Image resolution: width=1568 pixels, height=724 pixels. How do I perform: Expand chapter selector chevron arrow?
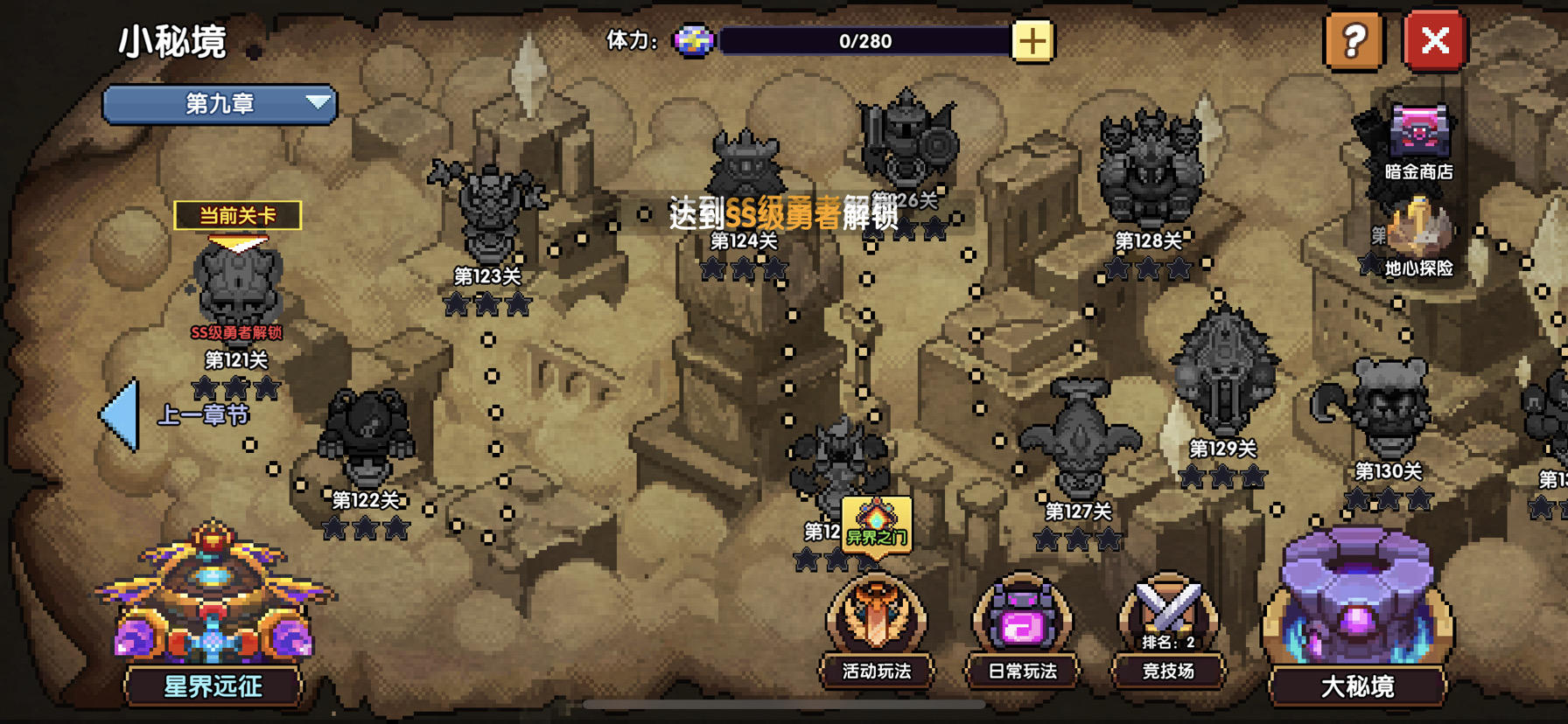pyautogui.click(x=317, y=101)
